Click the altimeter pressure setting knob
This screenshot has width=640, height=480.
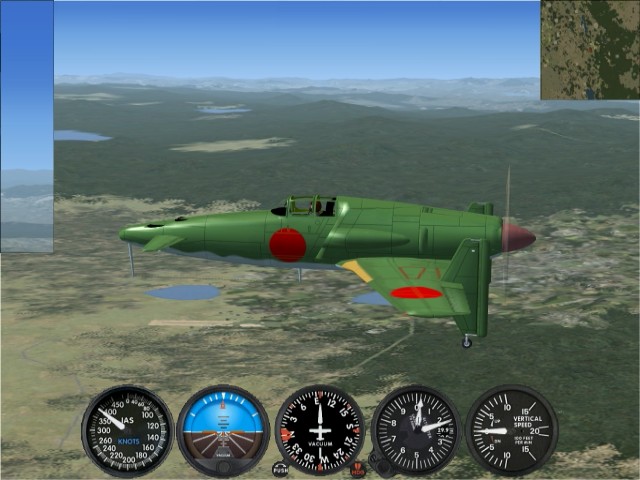coord(379,462)
